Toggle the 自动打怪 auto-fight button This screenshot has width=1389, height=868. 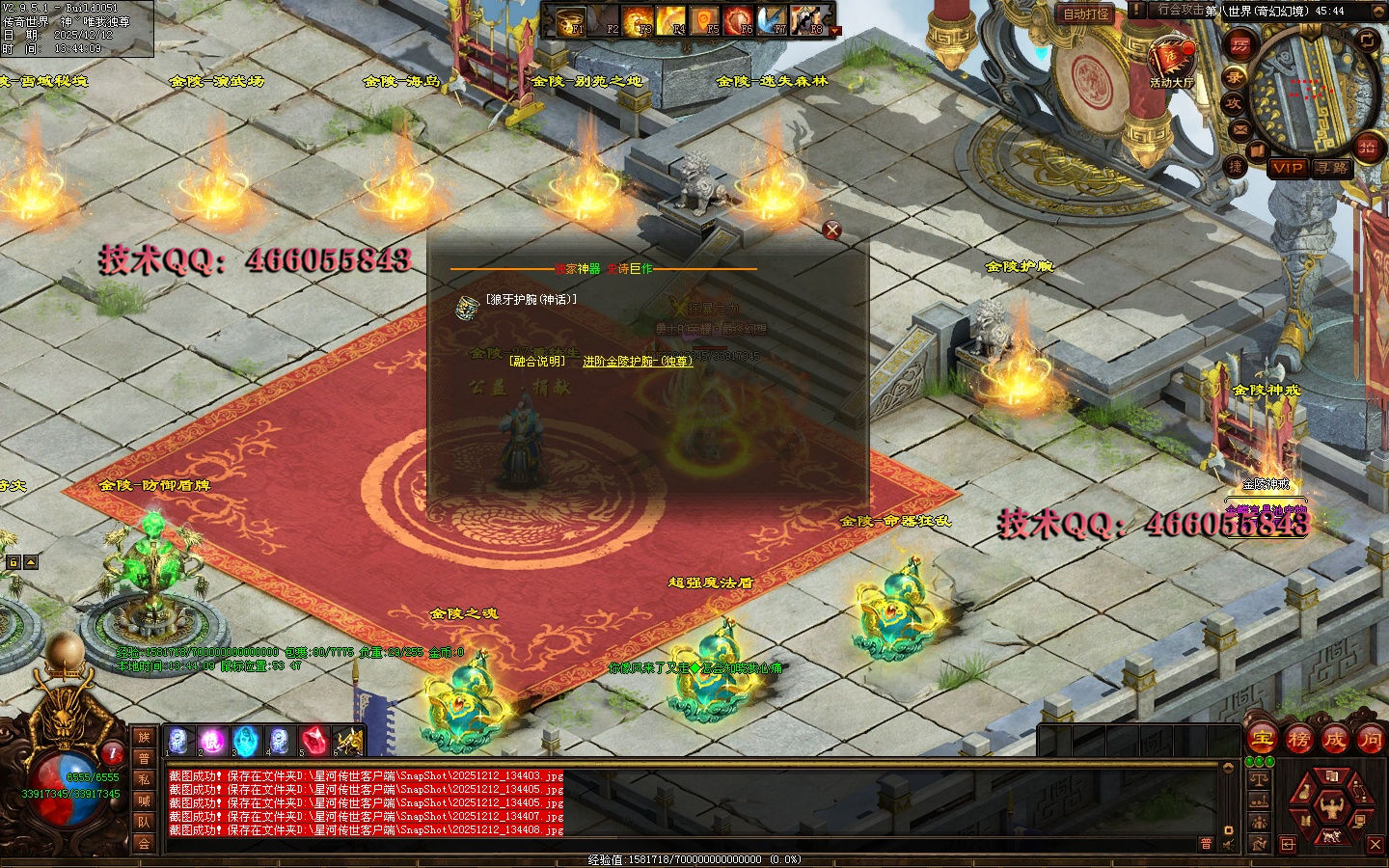(1085, 14)
